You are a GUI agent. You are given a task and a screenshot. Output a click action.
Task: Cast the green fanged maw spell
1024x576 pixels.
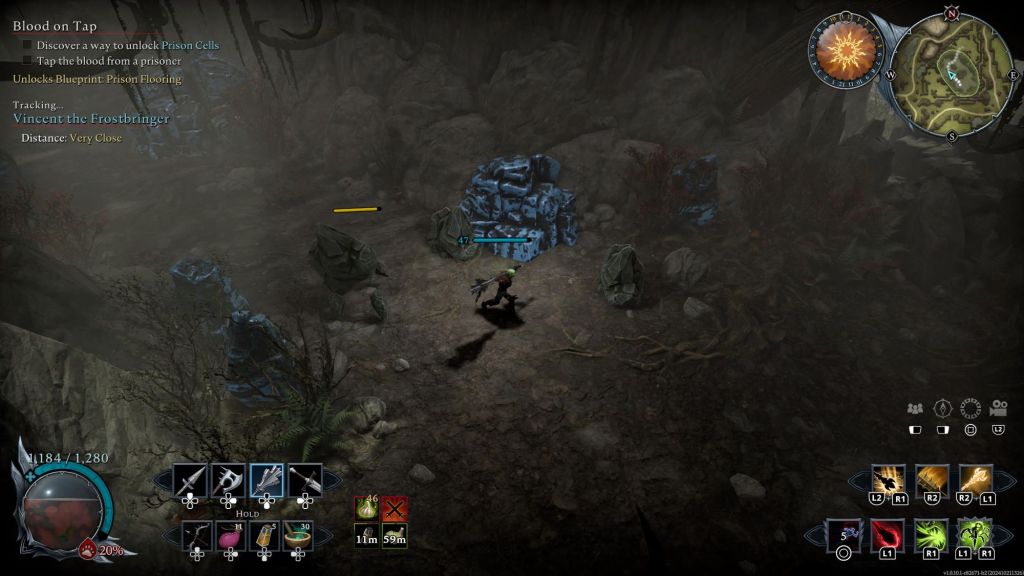click(930, 535)
